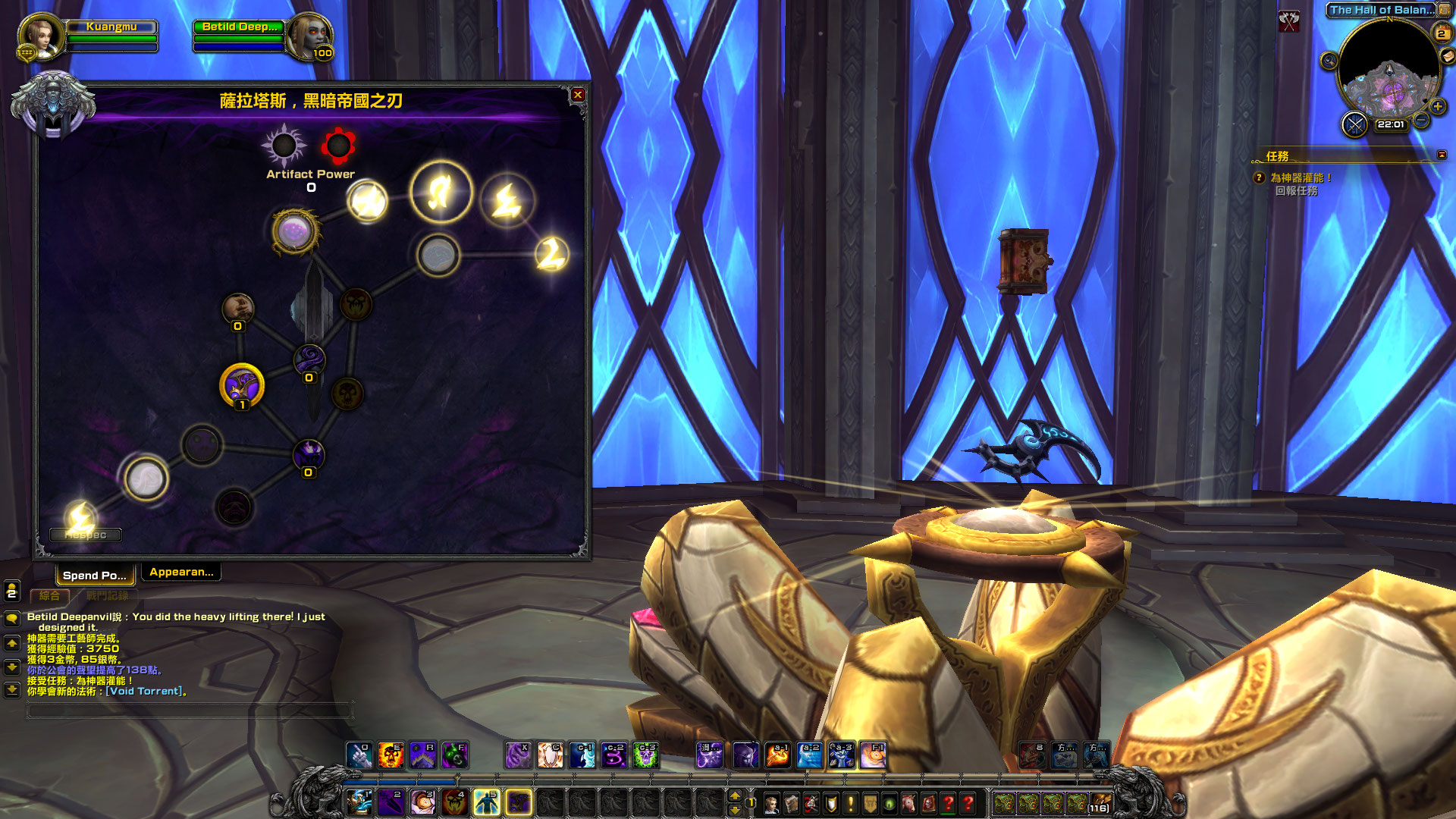
Task: Click Betild Deepanvil's target portrait
Action: (x=309, y=36)
